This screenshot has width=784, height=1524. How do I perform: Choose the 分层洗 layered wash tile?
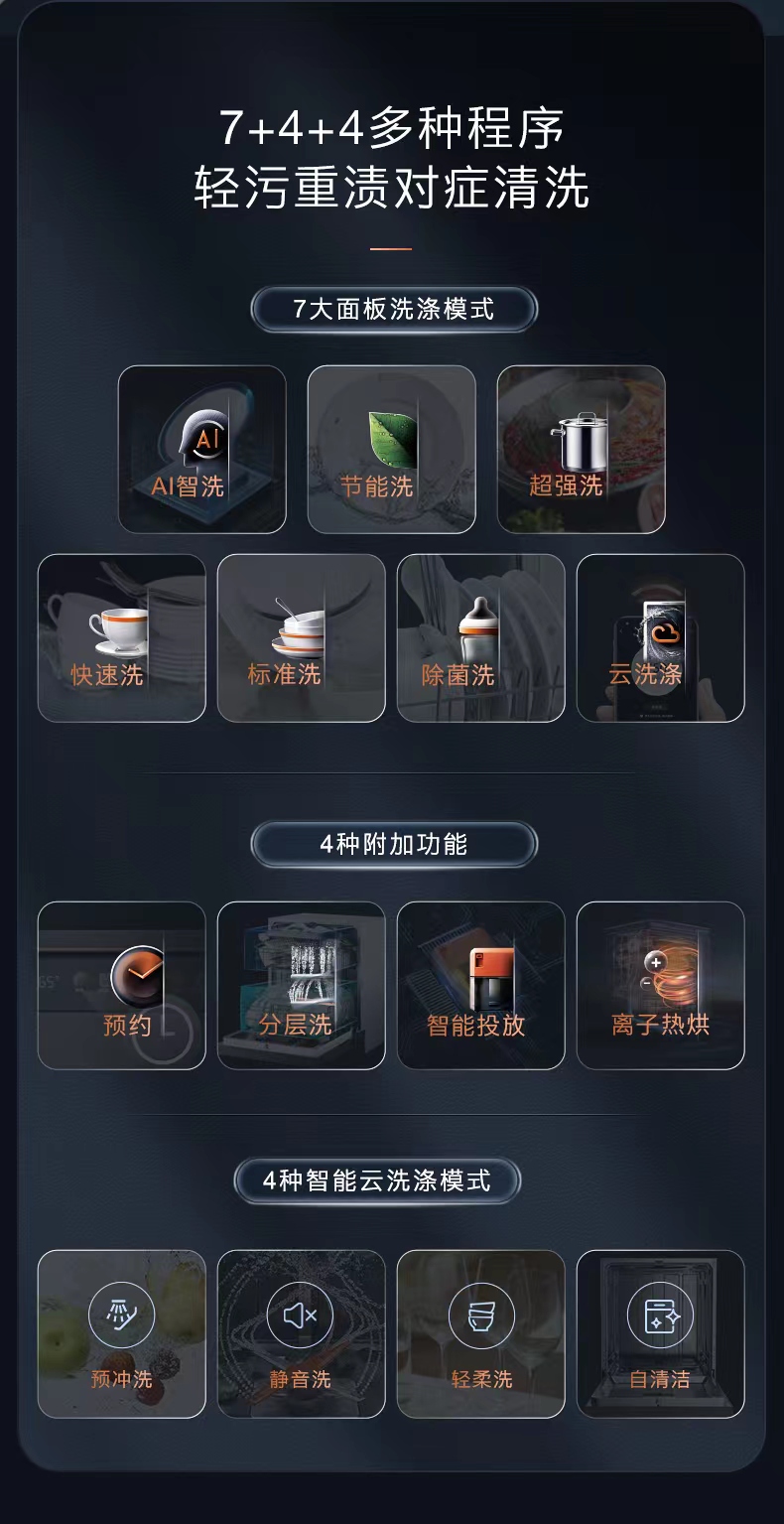pyautogui.click(x=301, y=986)
